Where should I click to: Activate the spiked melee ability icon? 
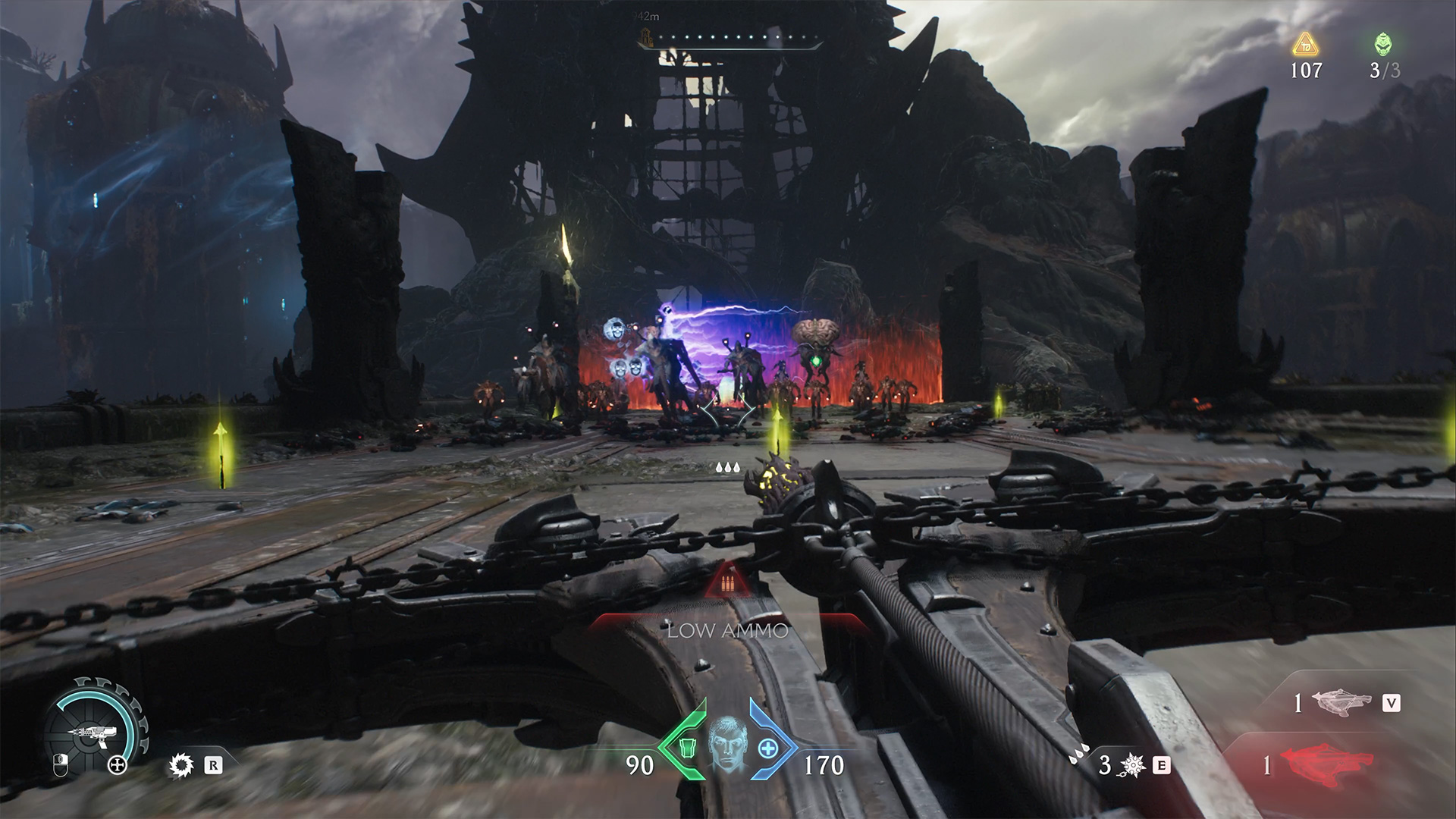click(x=1132, y=766)
